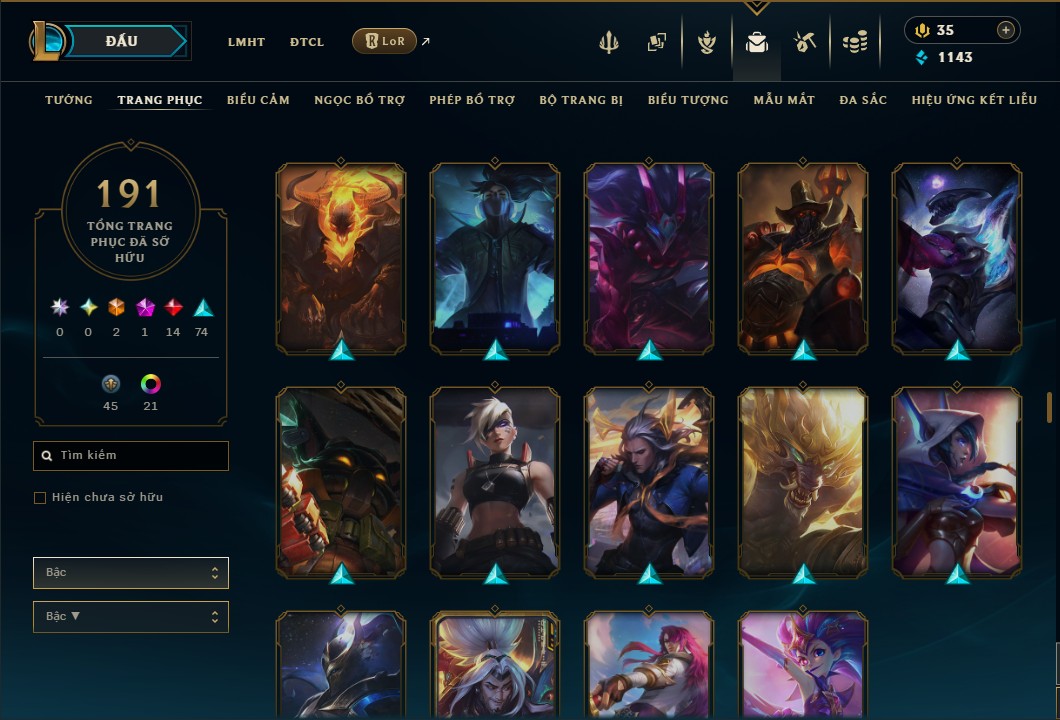This screenshot has width=1060, height=720.
Task: Select the fiery horned demon skin card
Action: 341,258
